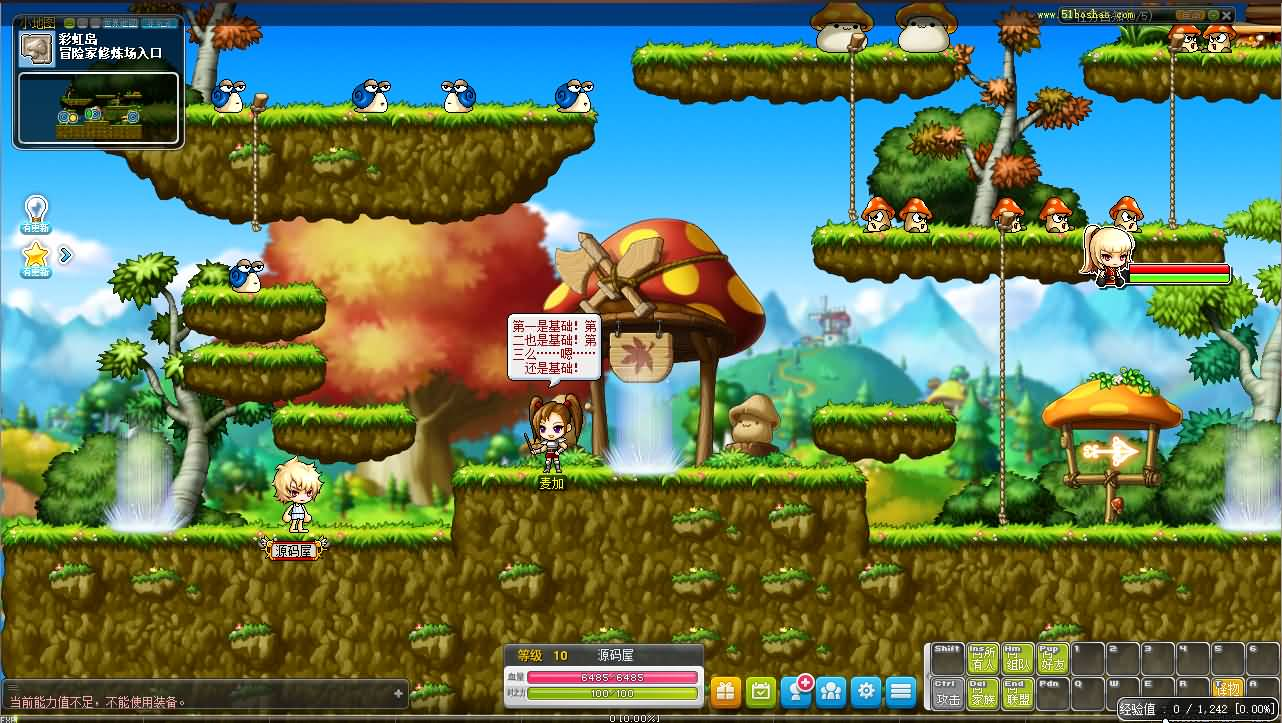Open the community people icon
This screenshot has width=1282, height=723.
pyautogui.click(x=831, y=691)
